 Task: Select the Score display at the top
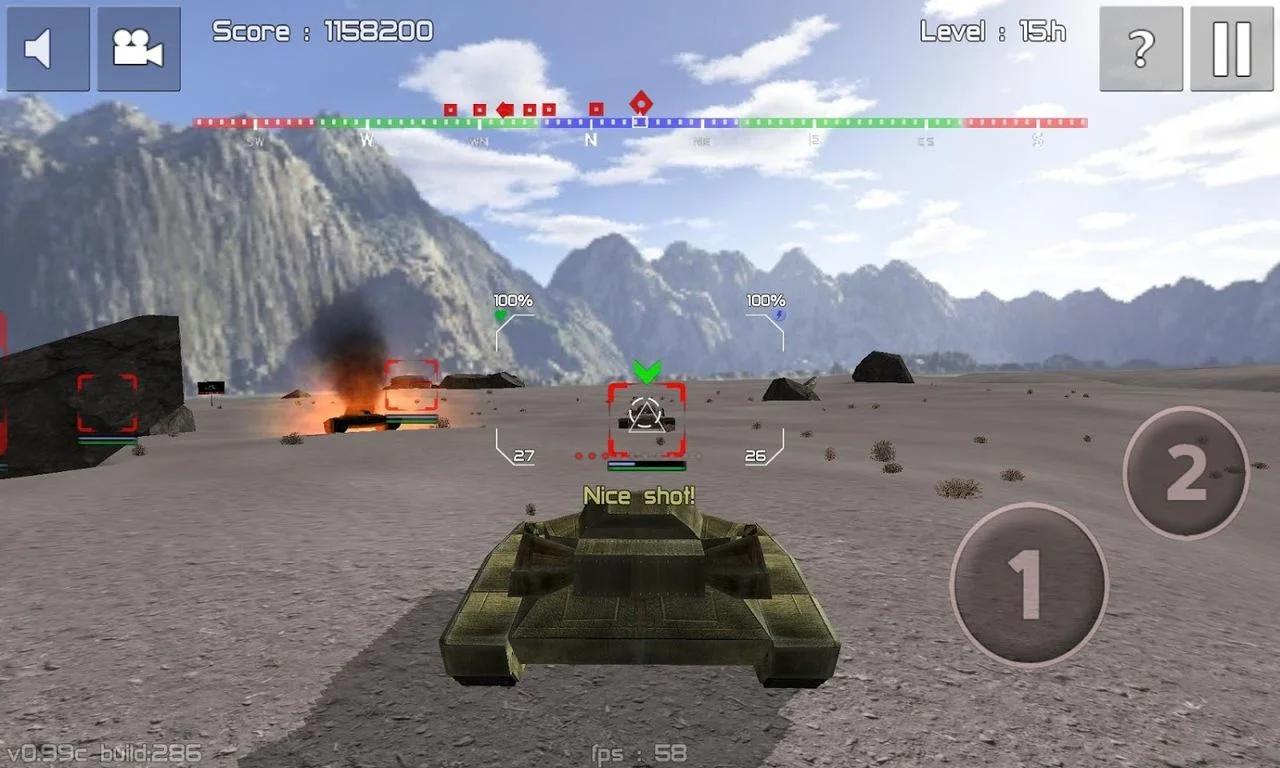(x=320, y=31)
